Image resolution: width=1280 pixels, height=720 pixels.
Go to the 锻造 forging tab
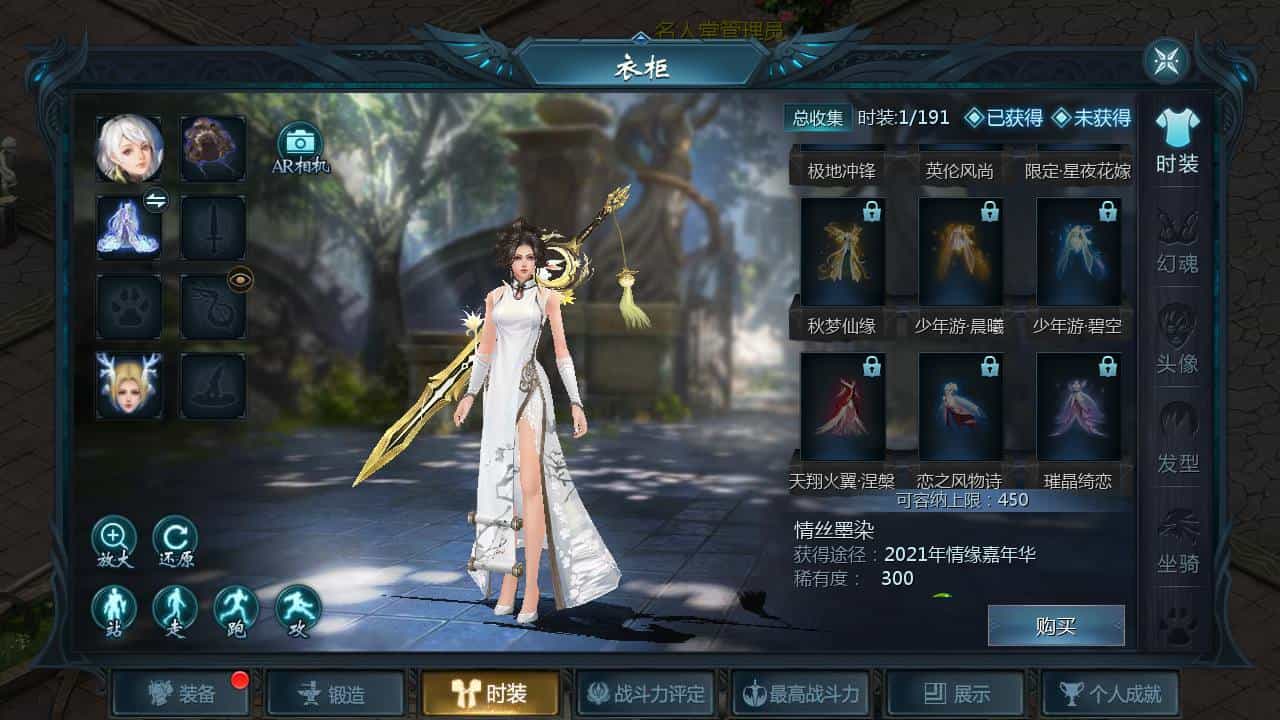pyautogui.click(x=335, y=693)
